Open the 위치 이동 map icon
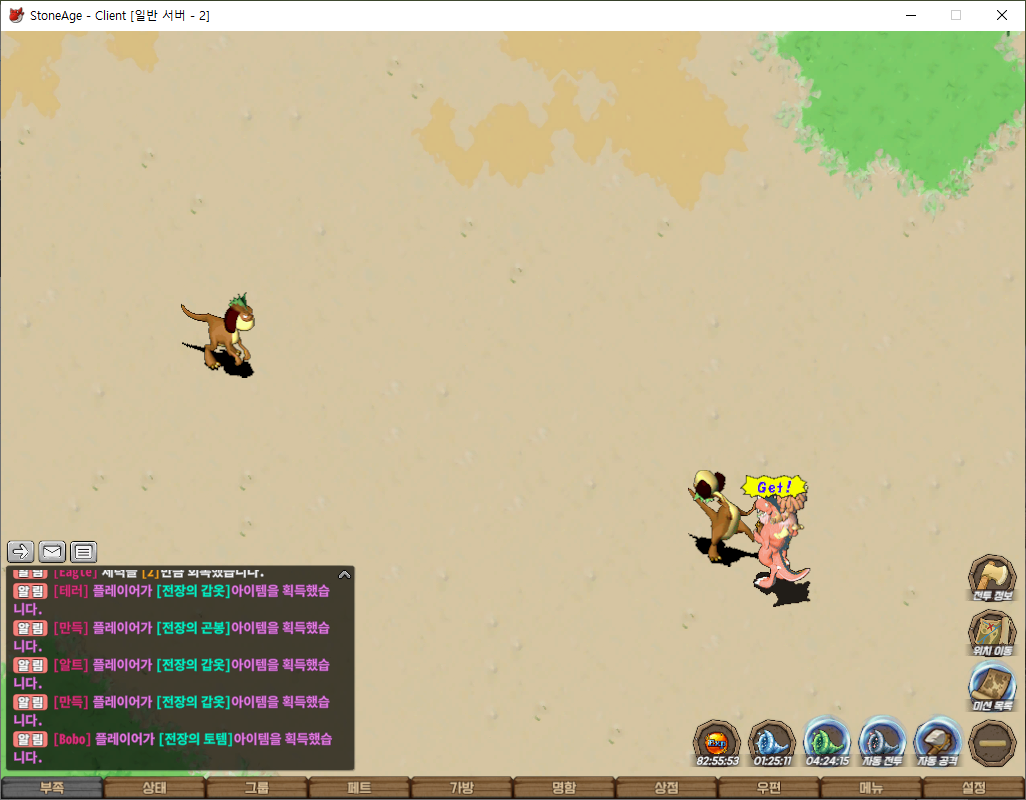 pos(992,632)
